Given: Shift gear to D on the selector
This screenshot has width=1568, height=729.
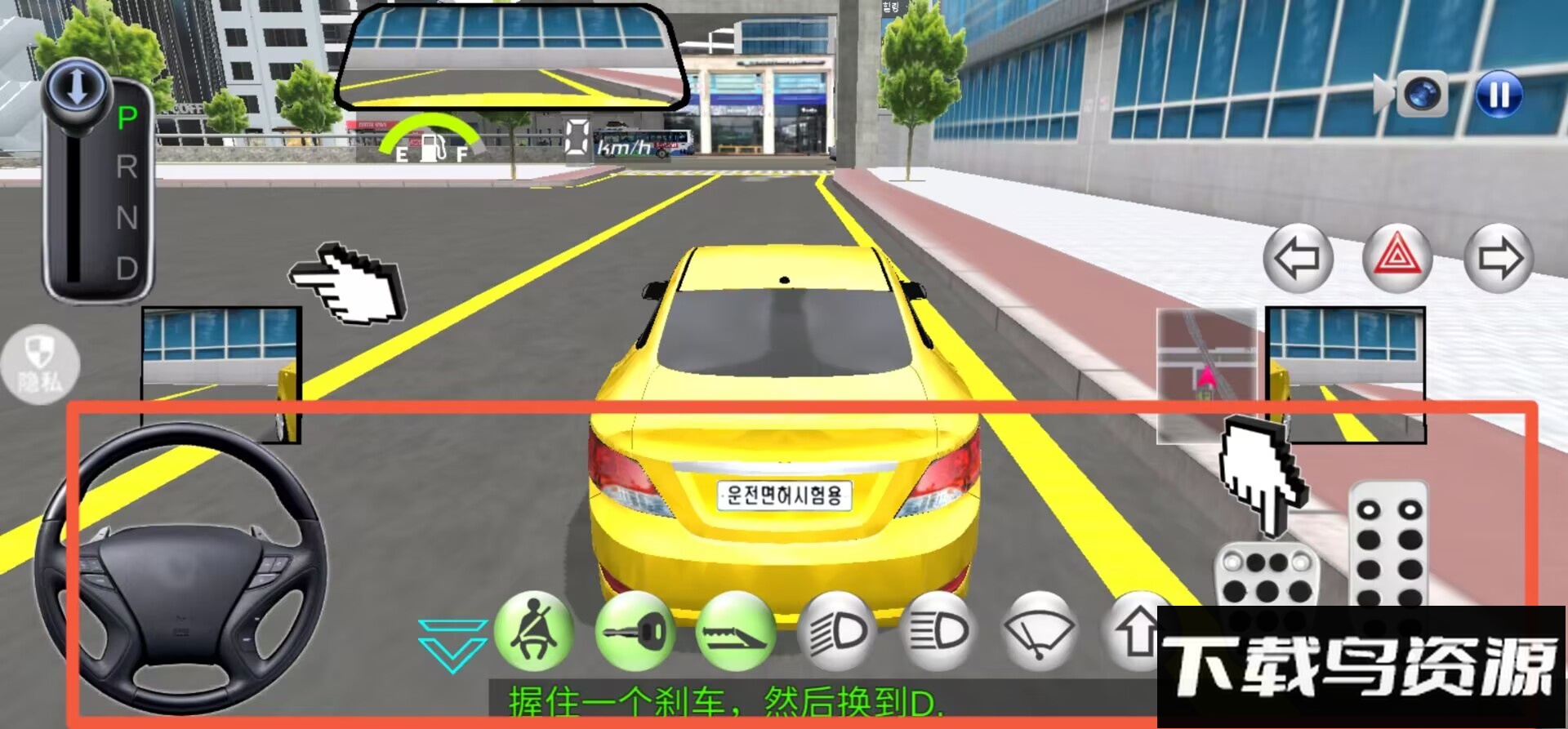Looking at the screenshot, I should click(127, 269).
